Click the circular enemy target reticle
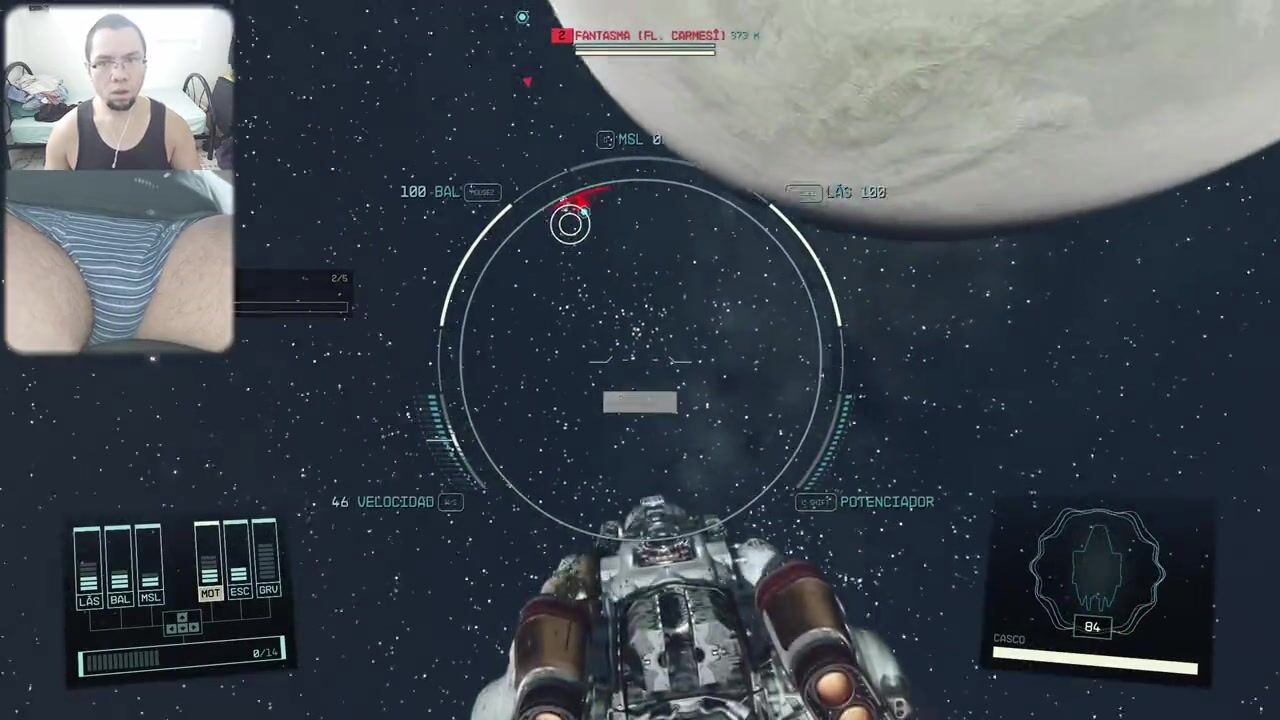The width and height of the screenshot is (1280, 720). point(570,224)
